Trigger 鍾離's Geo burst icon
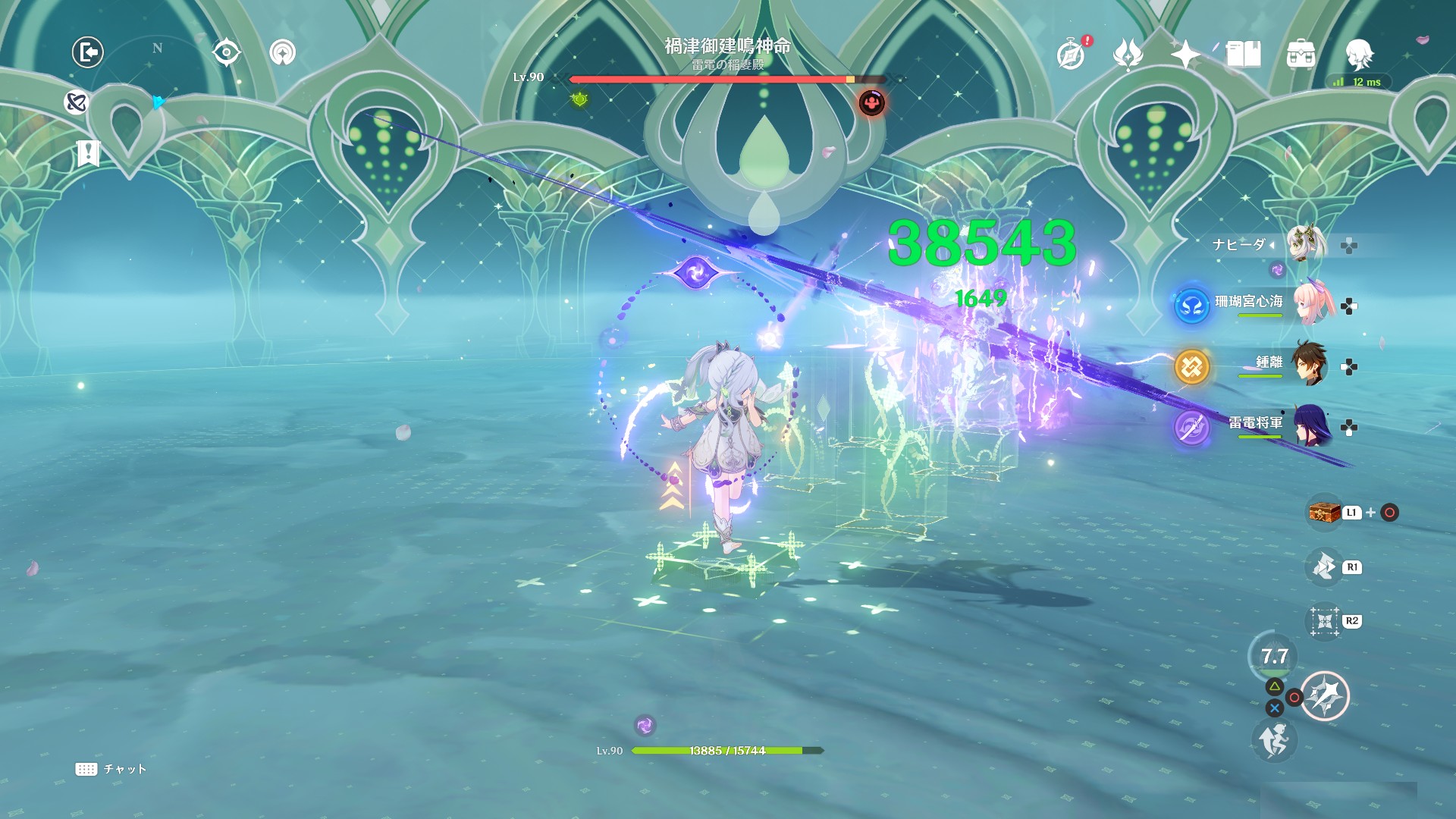 1191,367
